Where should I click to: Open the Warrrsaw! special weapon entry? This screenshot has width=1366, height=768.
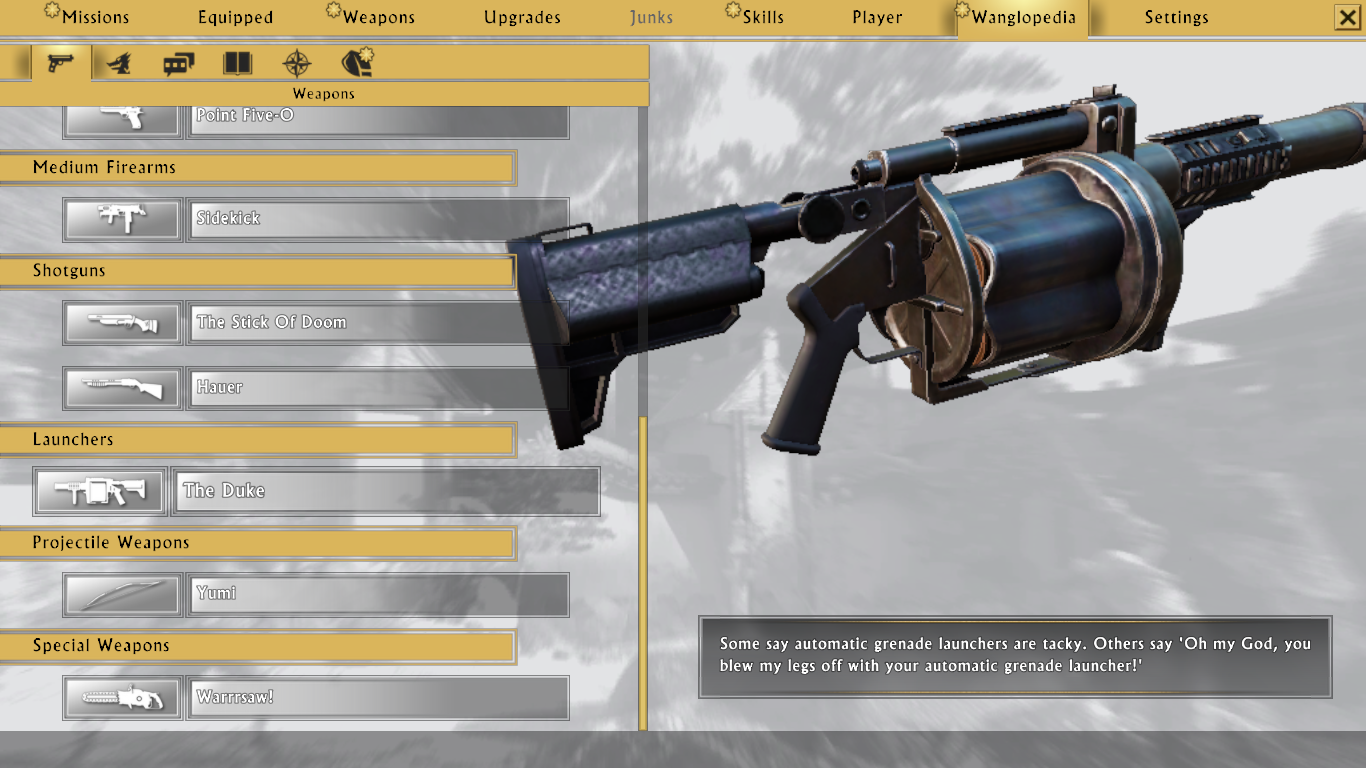(x=377, y=698)
